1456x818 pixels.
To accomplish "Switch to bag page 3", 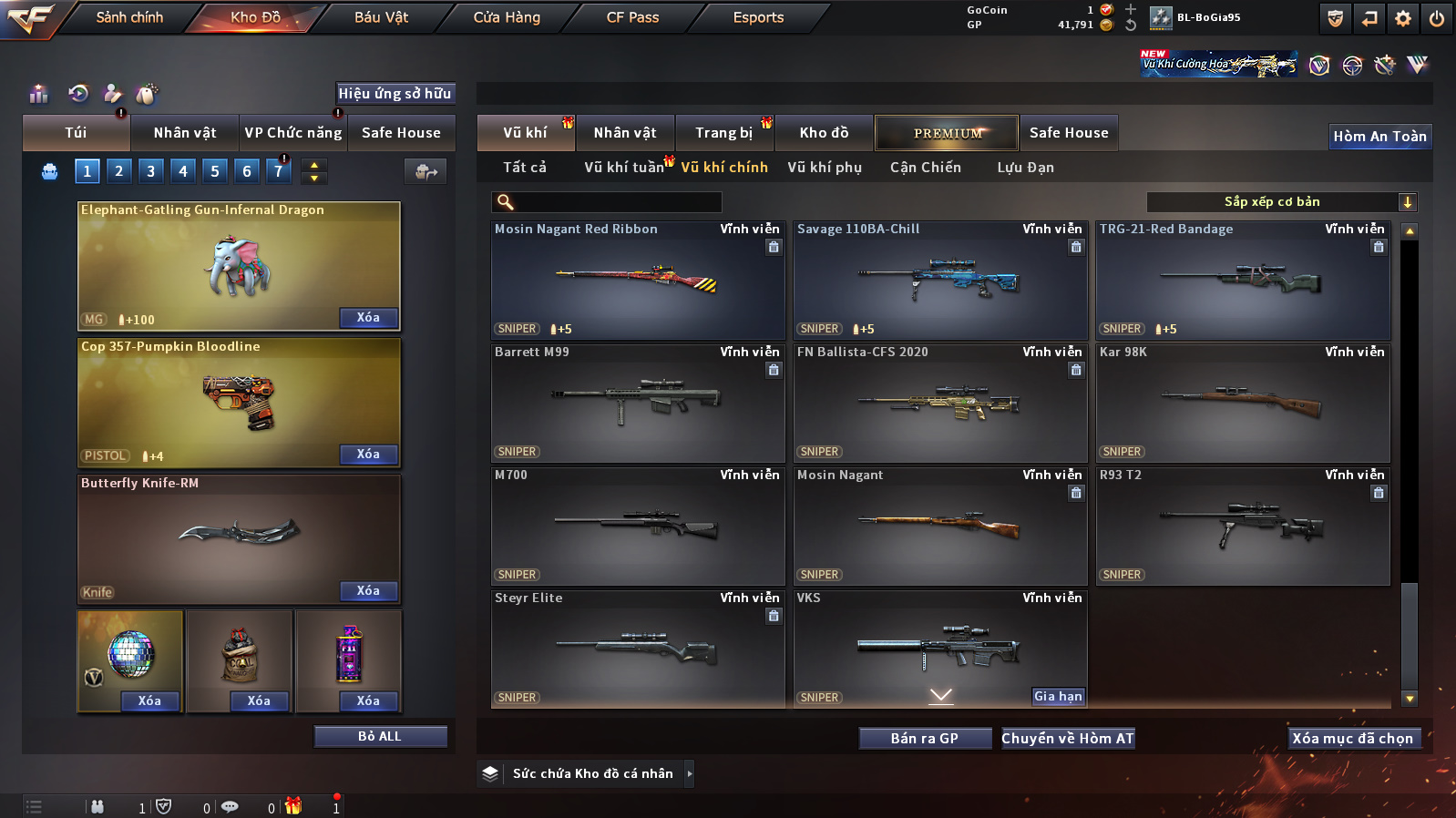I will [x=151, y=171].
